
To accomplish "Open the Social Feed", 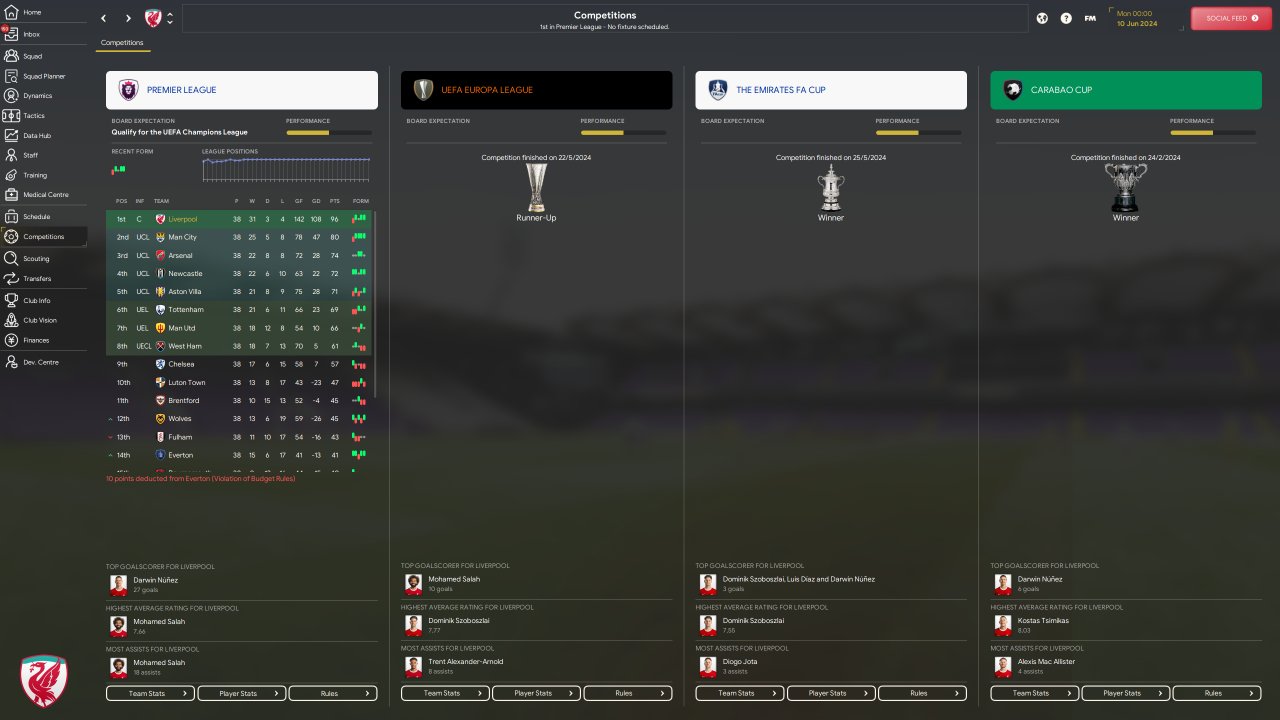I will (1231, 18).
